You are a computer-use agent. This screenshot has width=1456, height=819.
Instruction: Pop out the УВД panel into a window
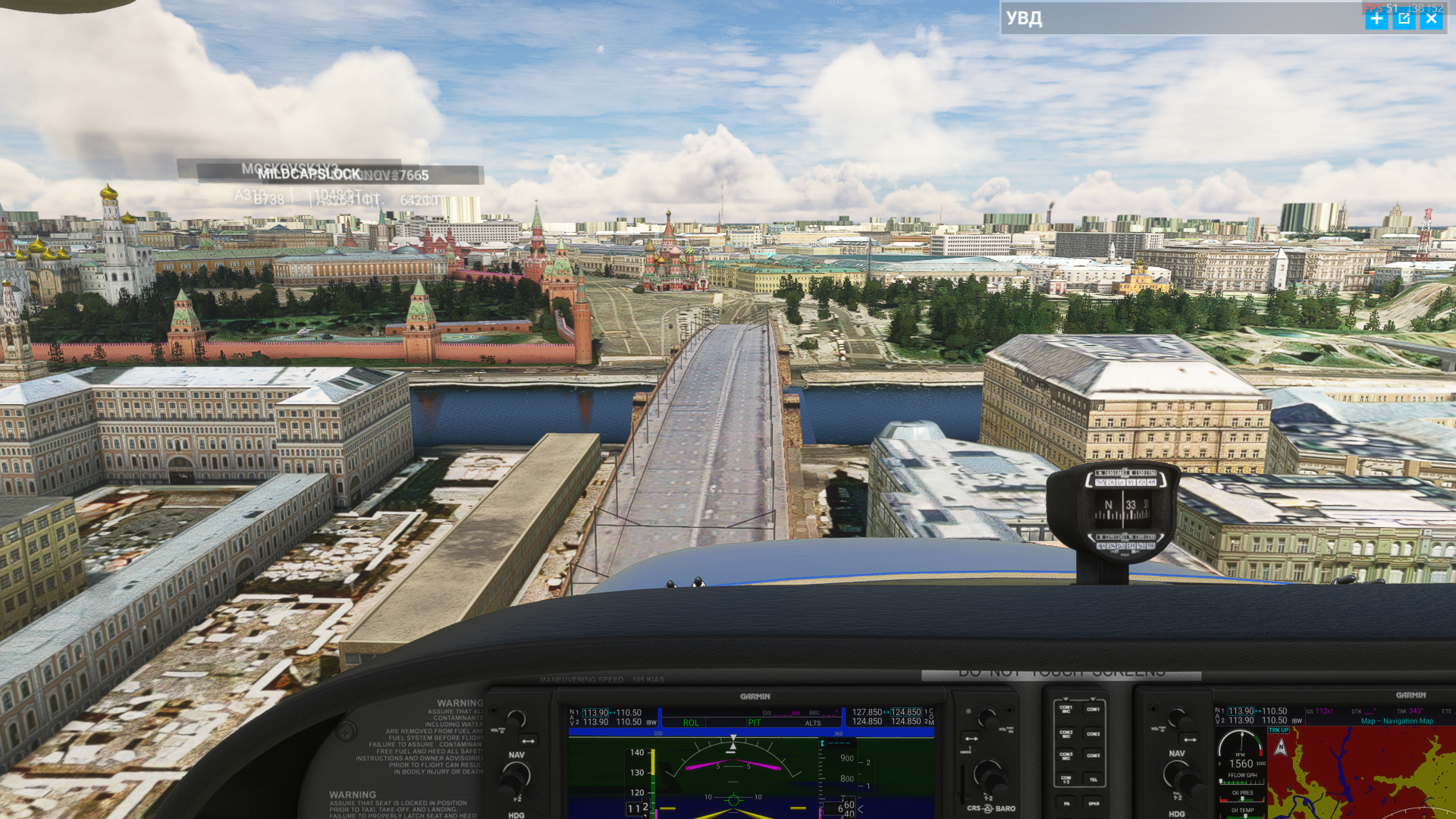coord(1404,19)
